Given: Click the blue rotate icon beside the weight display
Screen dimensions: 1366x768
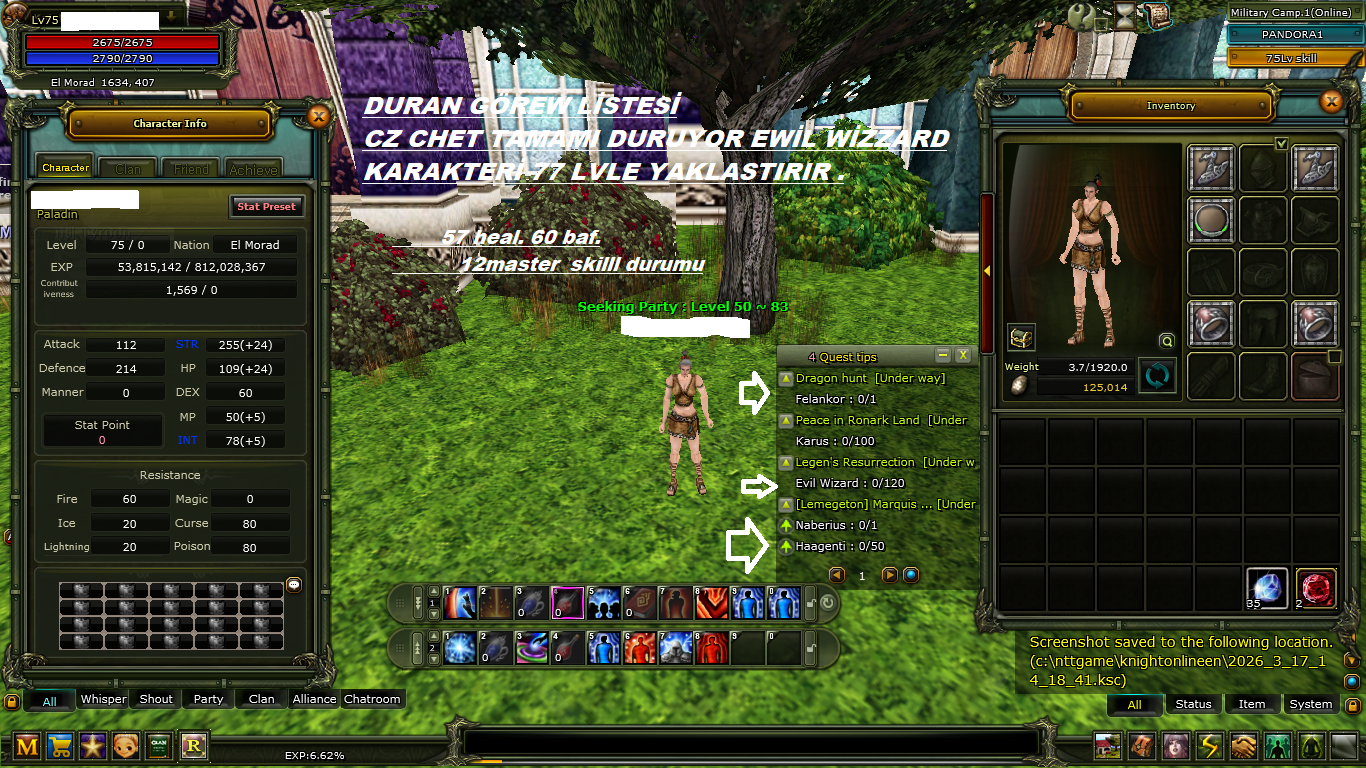Looking at the screenshot, I should click(x=1157, y=376).
